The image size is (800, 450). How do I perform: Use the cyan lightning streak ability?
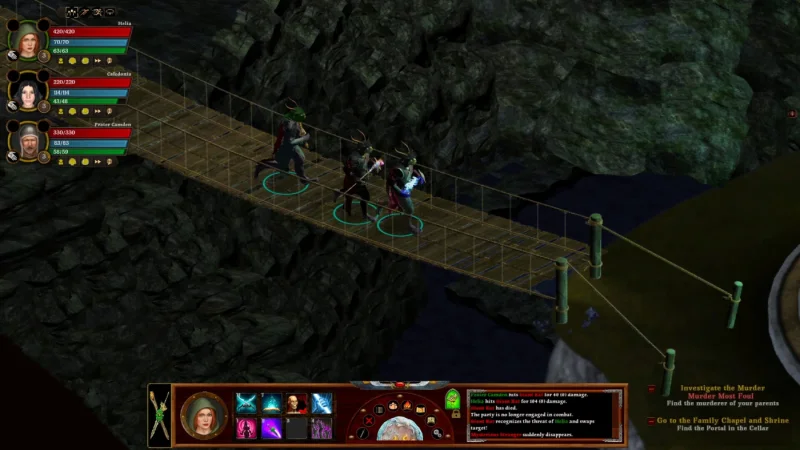[321, 403]
